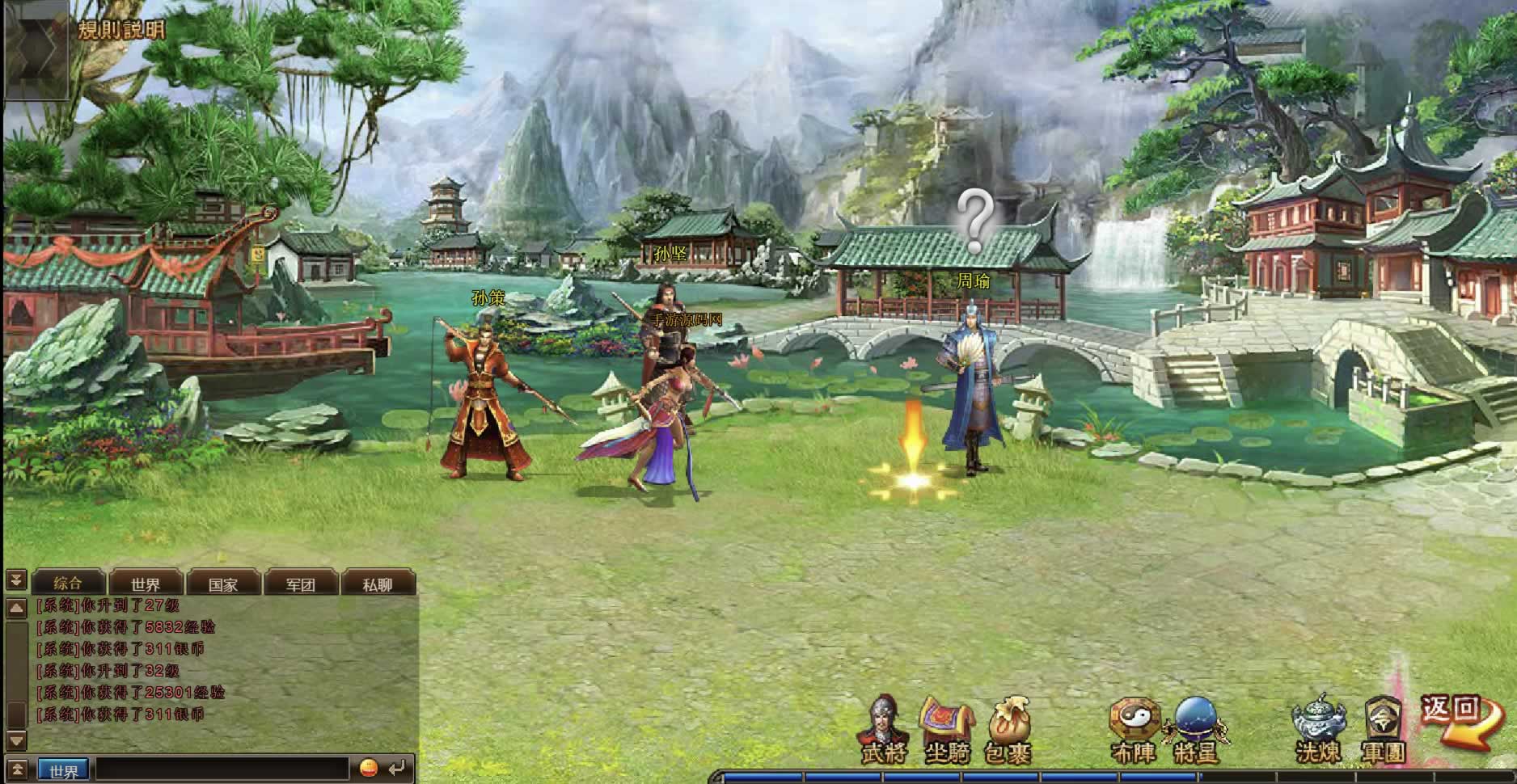Open the 規則說明 rules explanation
Screen dimensions: 1517x784
point(121,31)
